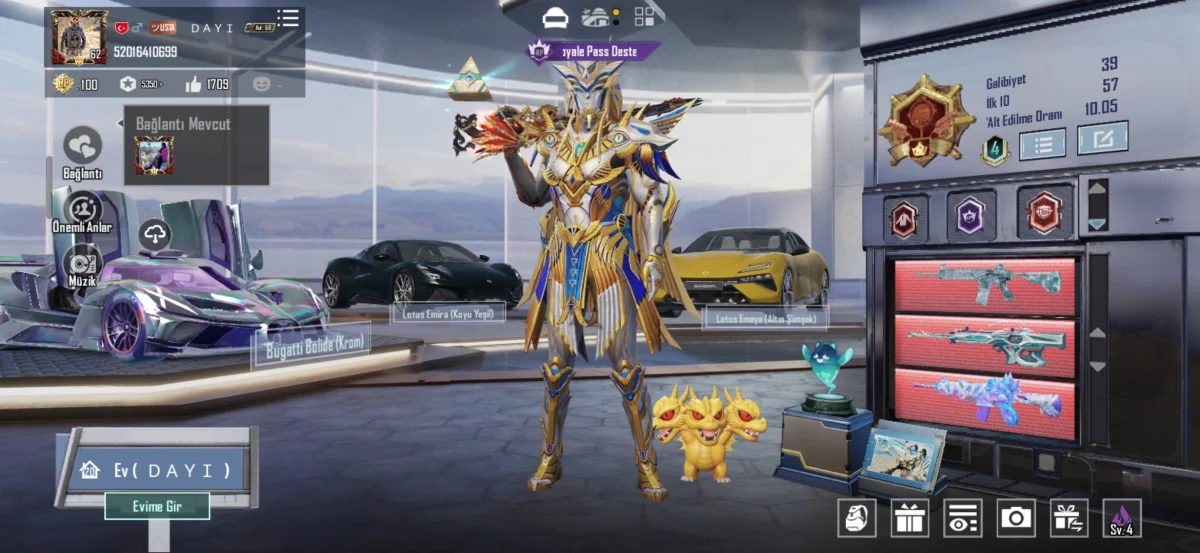Open the gift exchange icon
Screen dimensions: 1200x553
tap(1069, 518)
